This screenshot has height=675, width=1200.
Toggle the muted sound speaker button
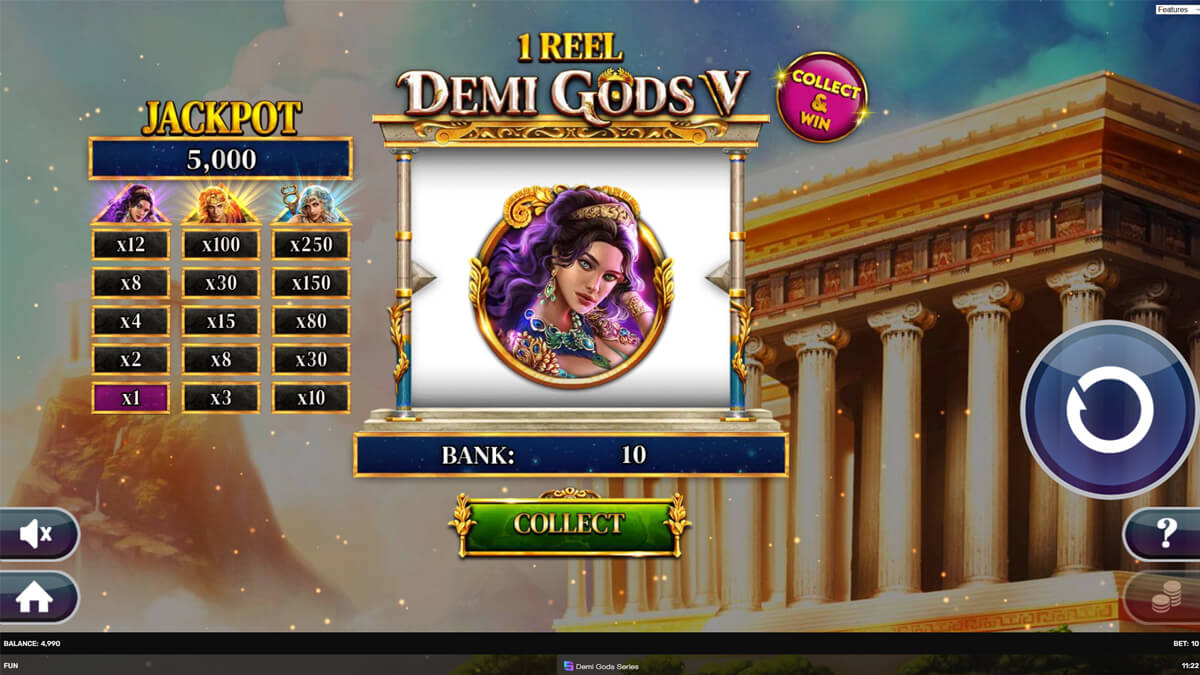37,535
